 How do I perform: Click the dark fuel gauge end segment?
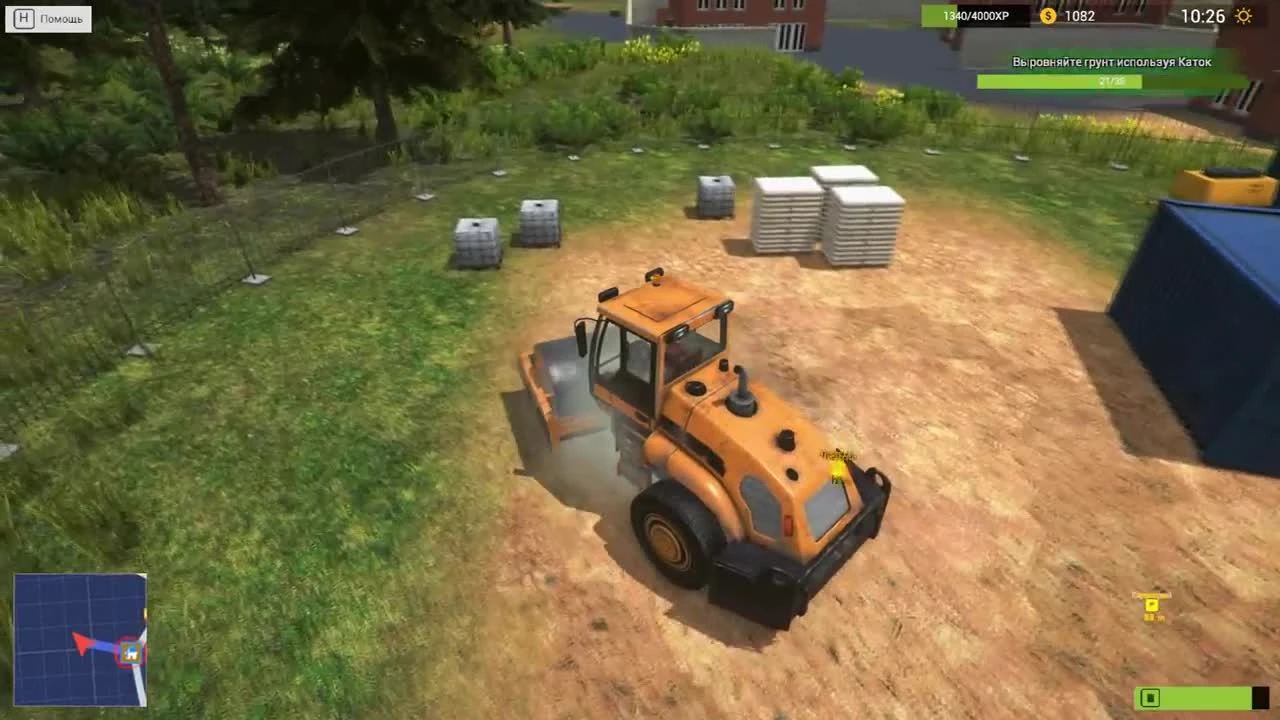[x=1258, y=698]
